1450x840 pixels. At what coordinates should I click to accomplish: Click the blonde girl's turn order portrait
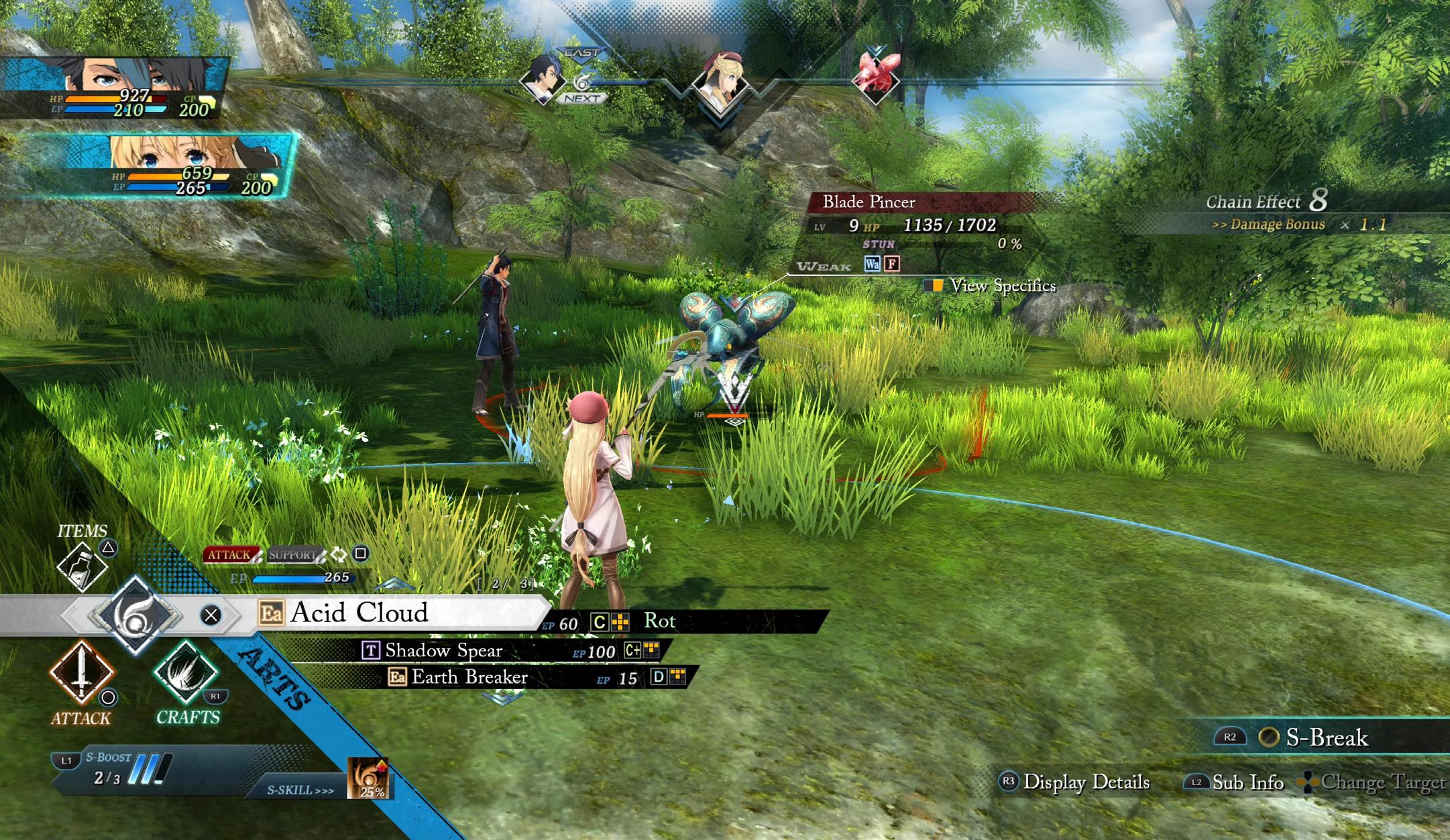pyautogui.click(x=720, y=84)
